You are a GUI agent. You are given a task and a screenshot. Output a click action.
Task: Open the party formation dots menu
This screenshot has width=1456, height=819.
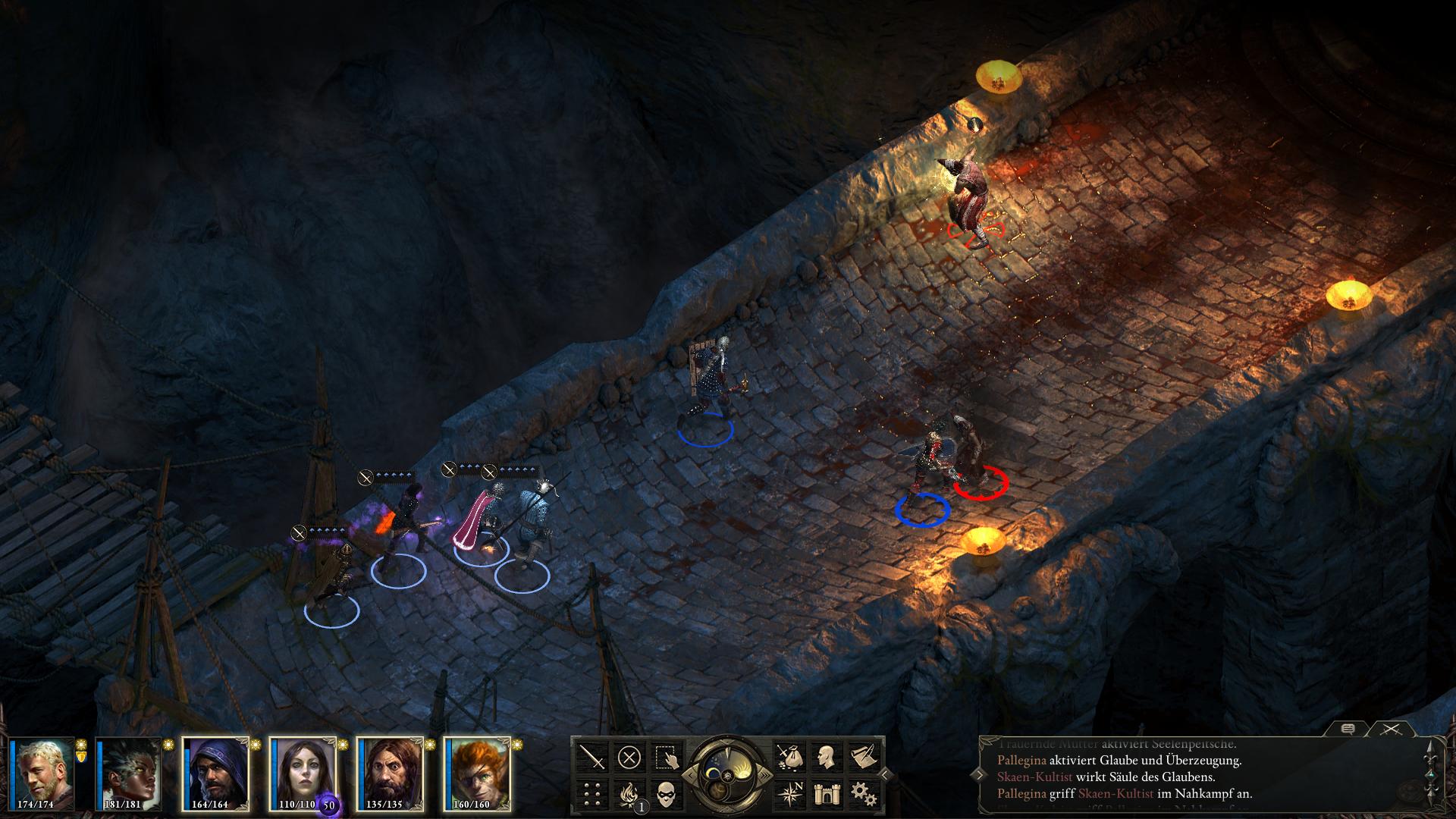(x=592, y=794)
